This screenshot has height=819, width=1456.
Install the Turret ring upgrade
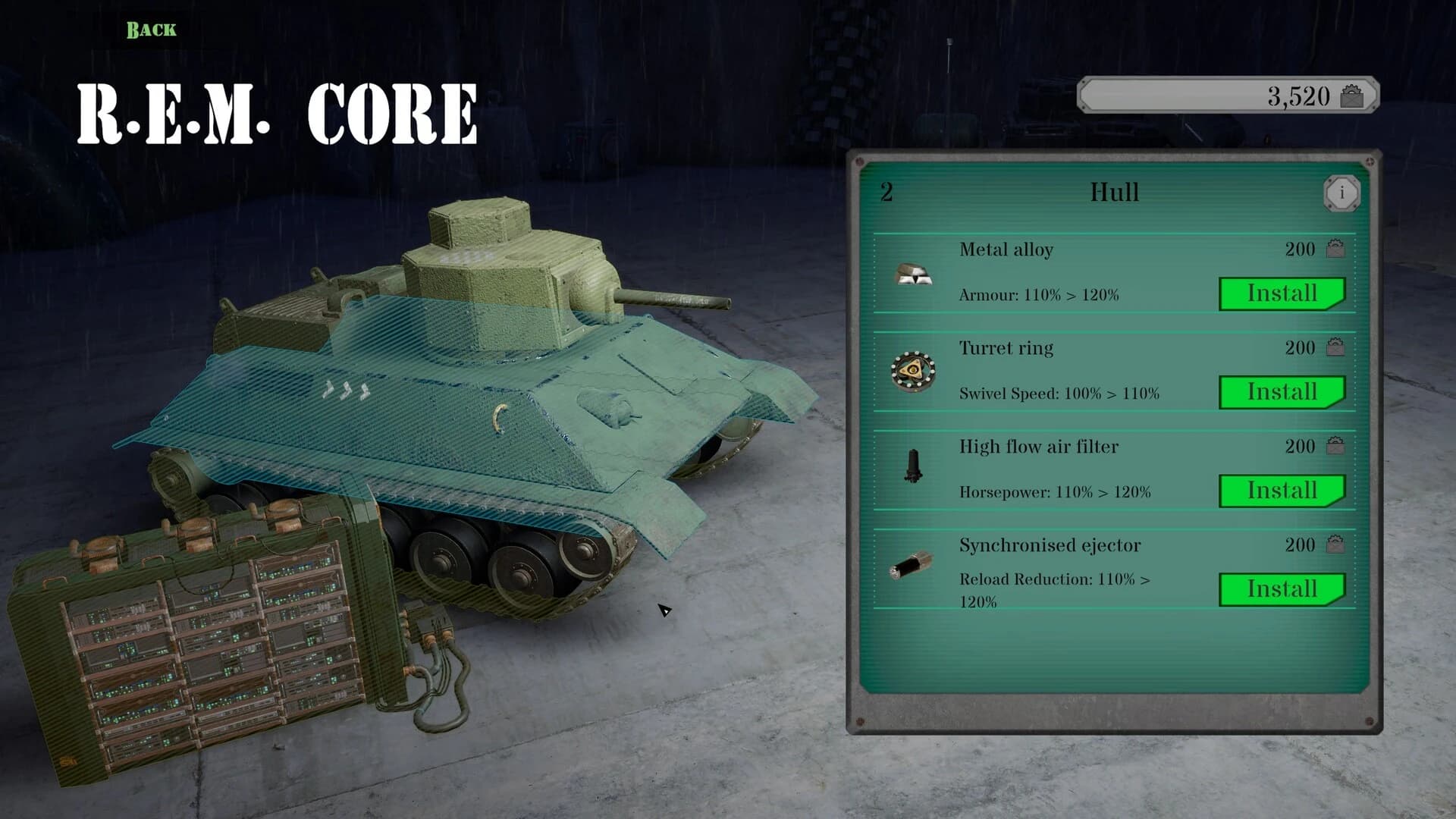coord(1282,392)
